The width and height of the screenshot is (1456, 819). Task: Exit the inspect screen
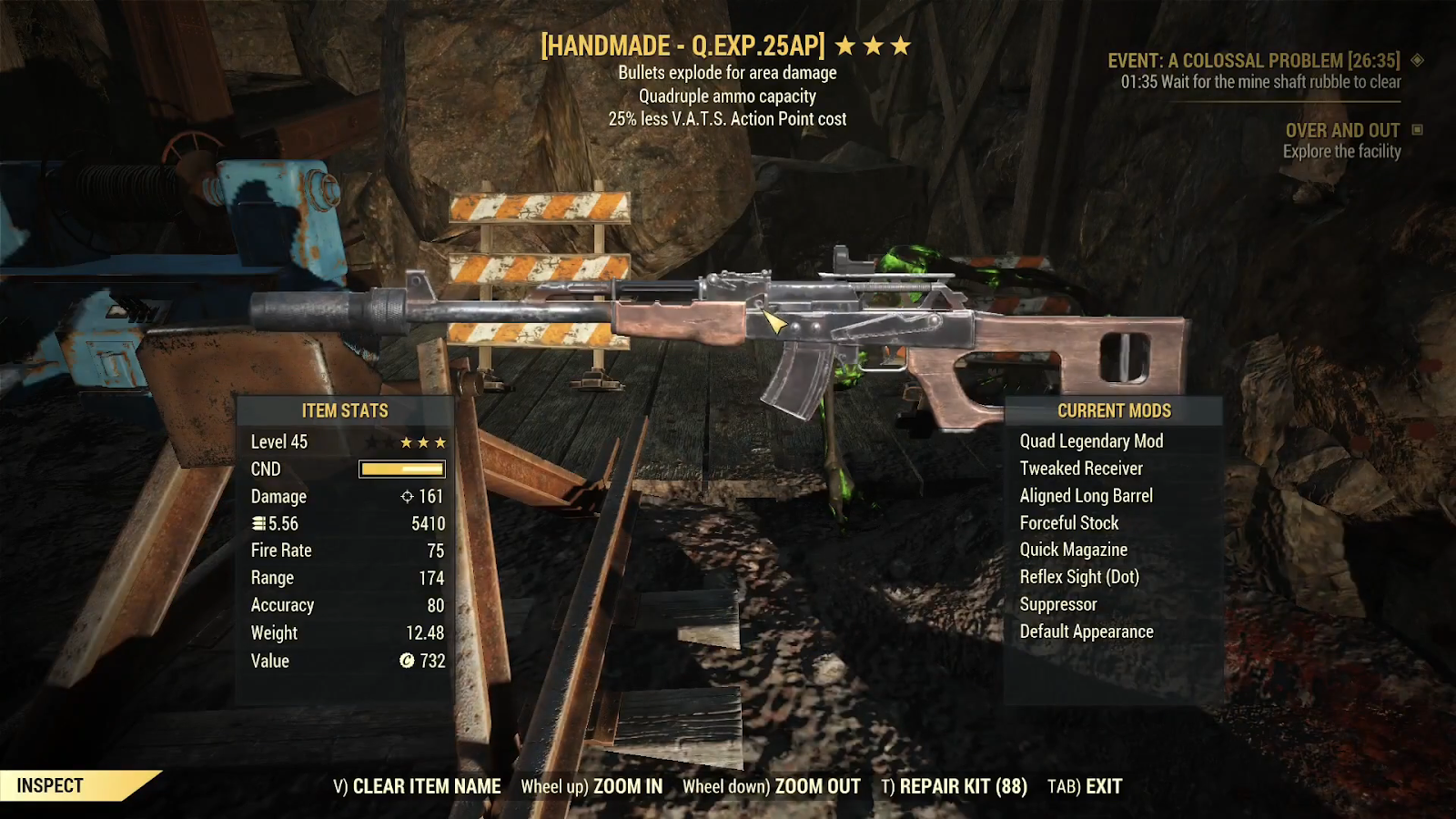coord(1085,786)
